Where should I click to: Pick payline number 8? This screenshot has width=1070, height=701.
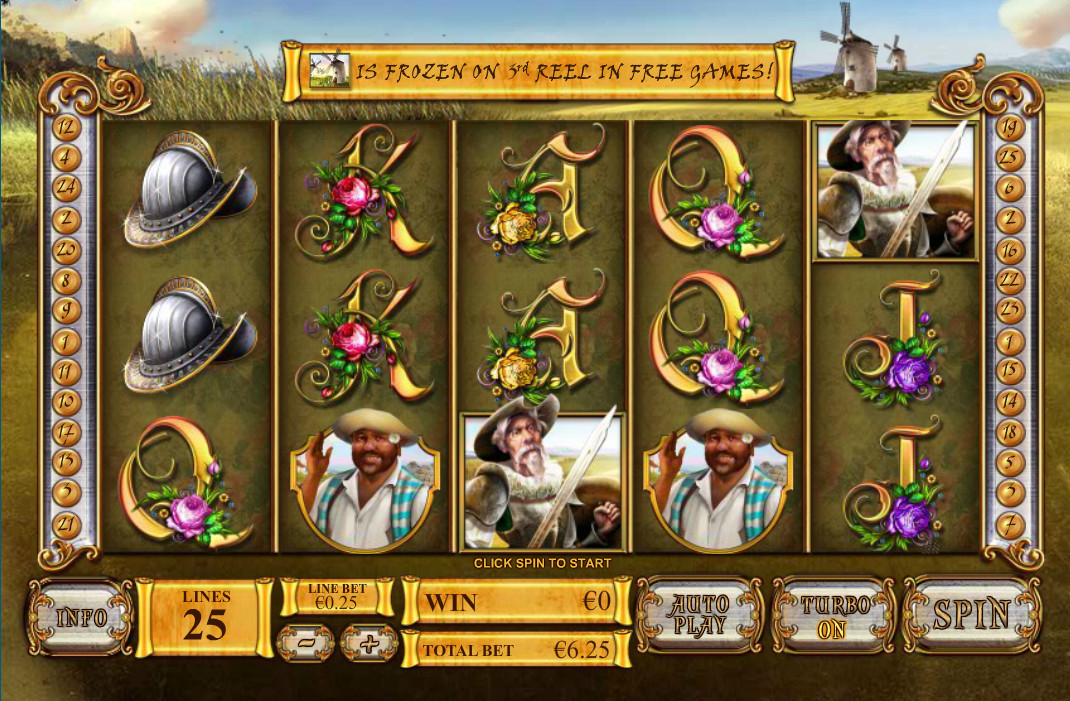[x=67, y=279]
